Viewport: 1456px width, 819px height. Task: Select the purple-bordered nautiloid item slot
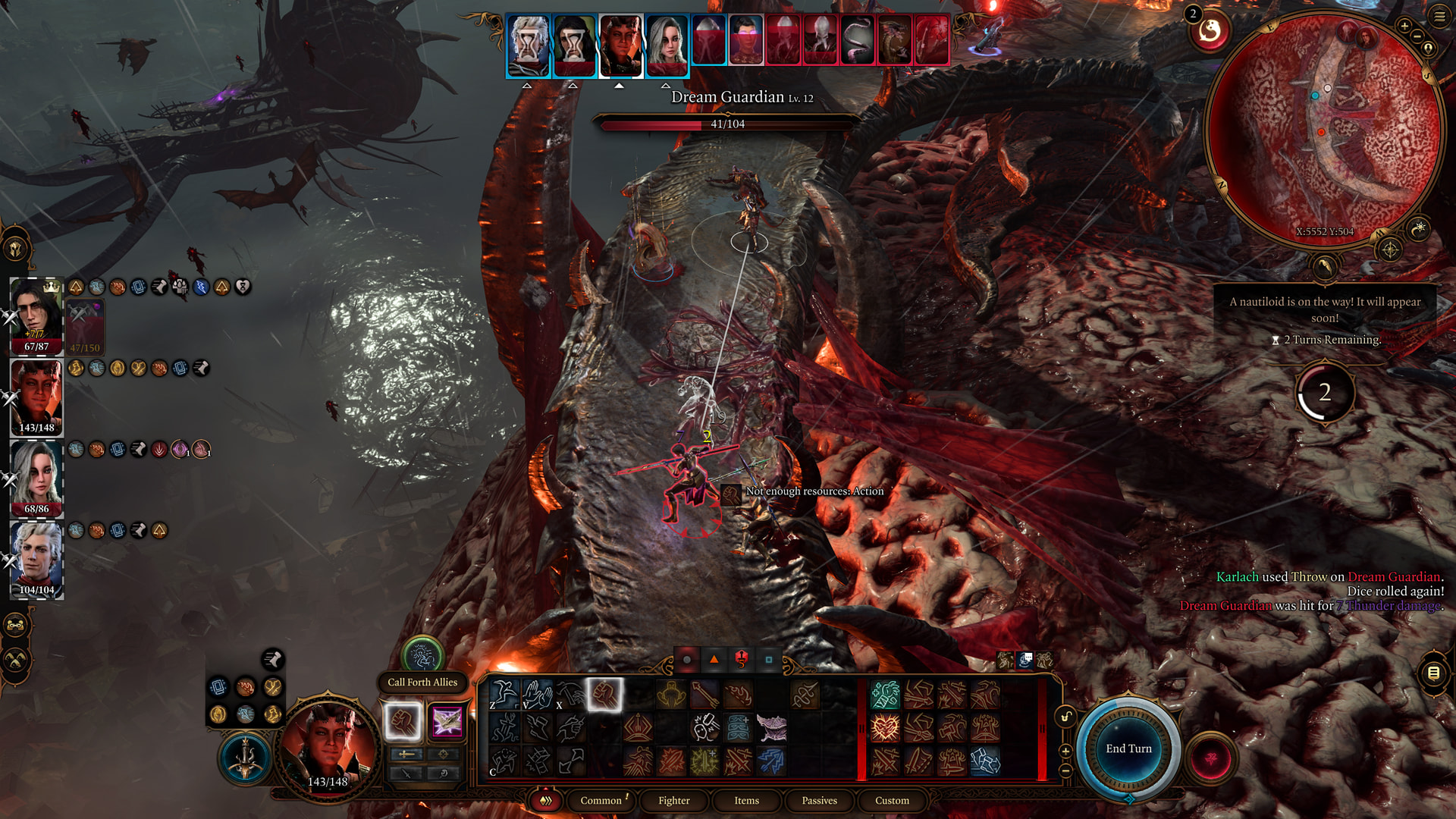pos(447,721)
